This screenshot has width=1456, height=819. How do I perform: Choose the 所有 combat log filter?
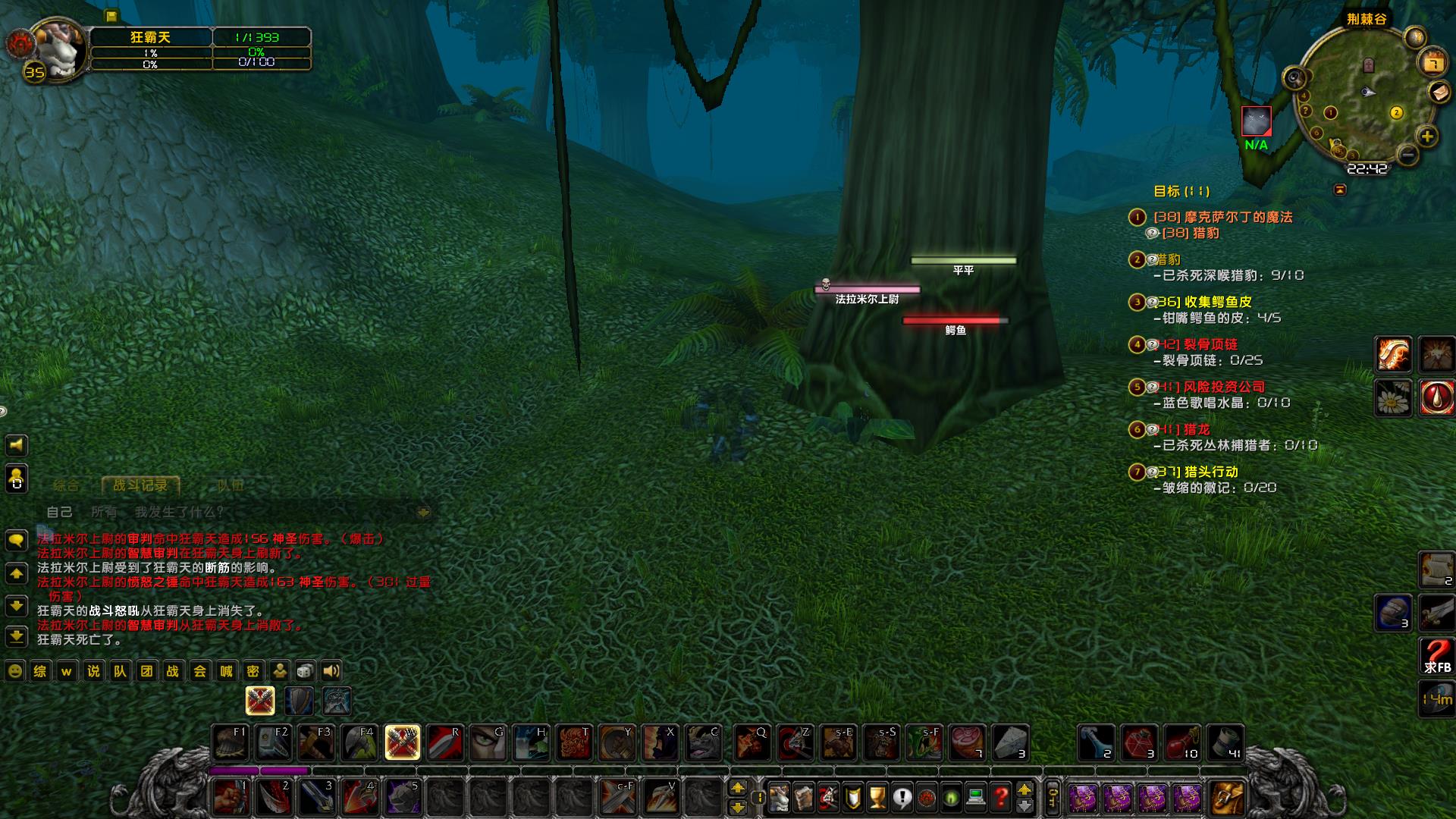coord(104,513)
